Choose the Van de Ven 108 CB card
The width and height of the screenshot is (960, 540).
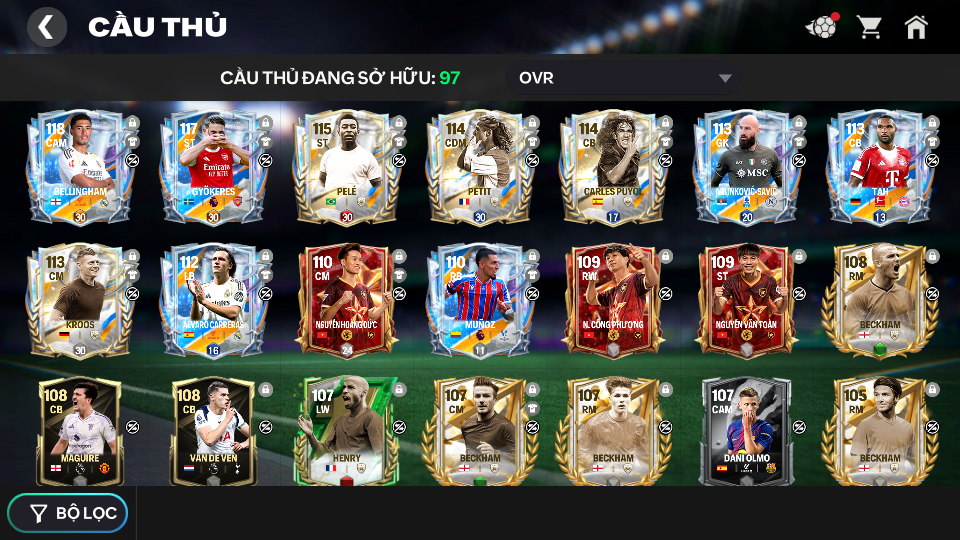210,431
